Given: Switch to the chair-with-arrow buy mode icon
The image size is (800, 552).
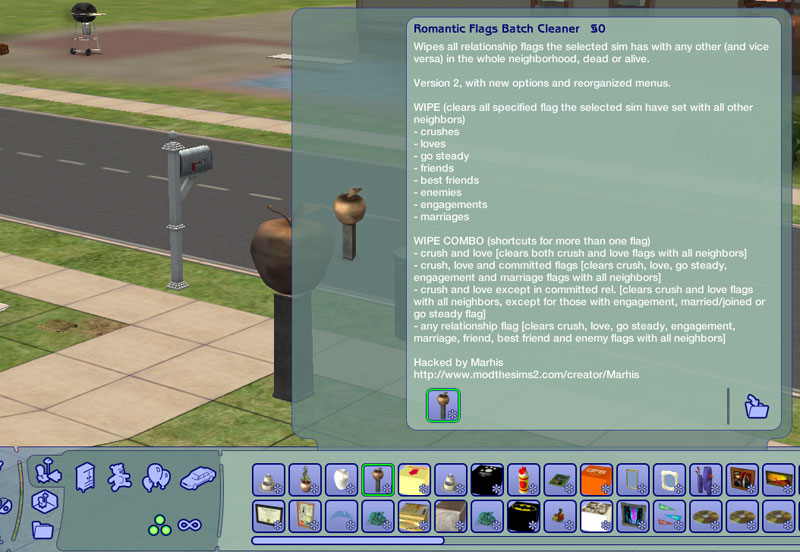Looking at the screenshot, I should pos(44,470).
